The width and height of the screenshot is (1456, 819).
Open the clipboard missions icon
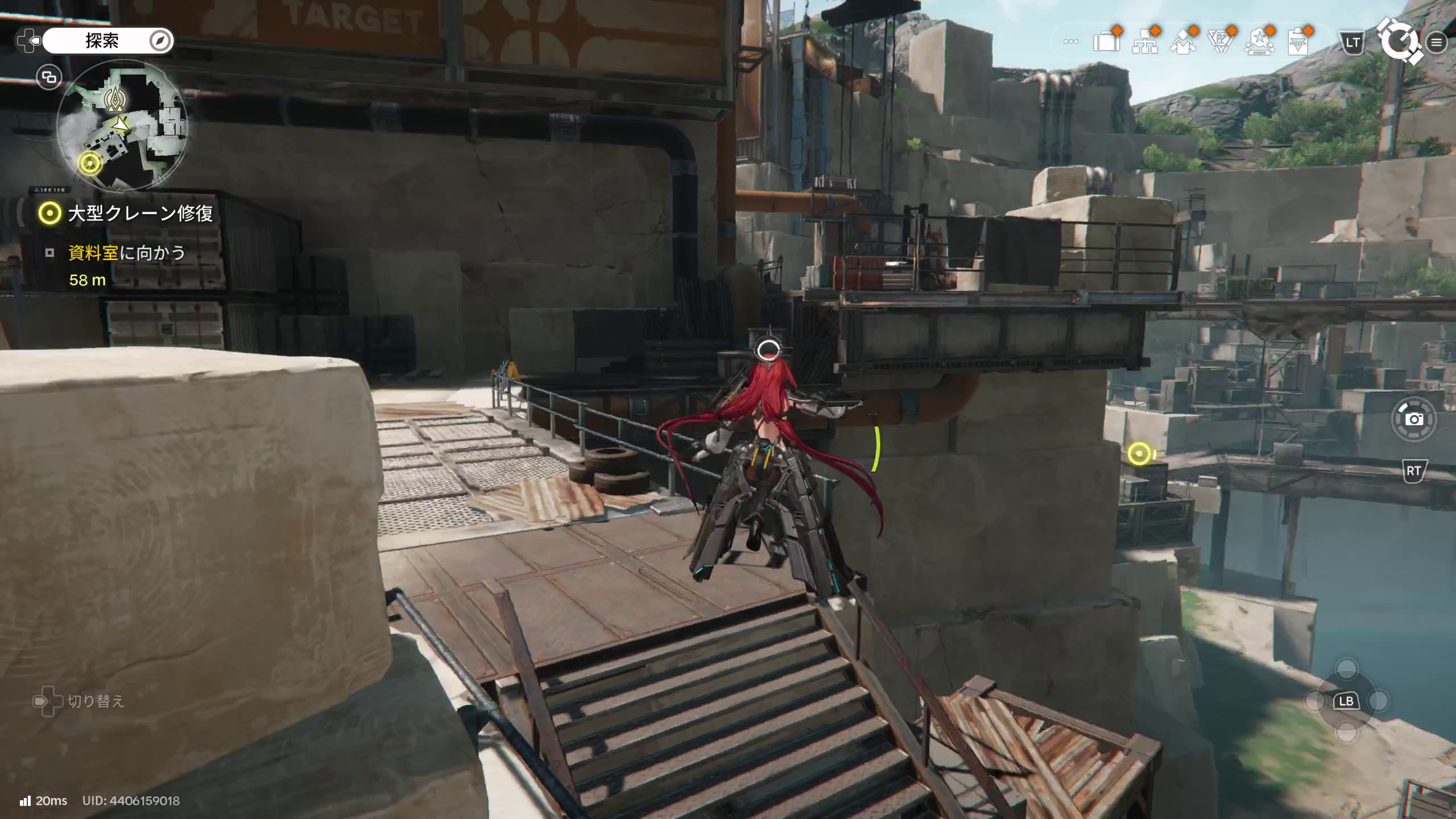[1297, 42]
